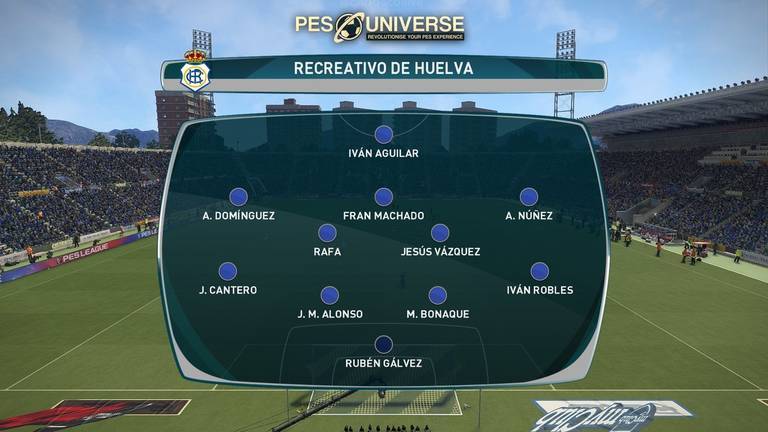Select goalkeeper Rubén Gálvez's marker

(x=384, y=344)
